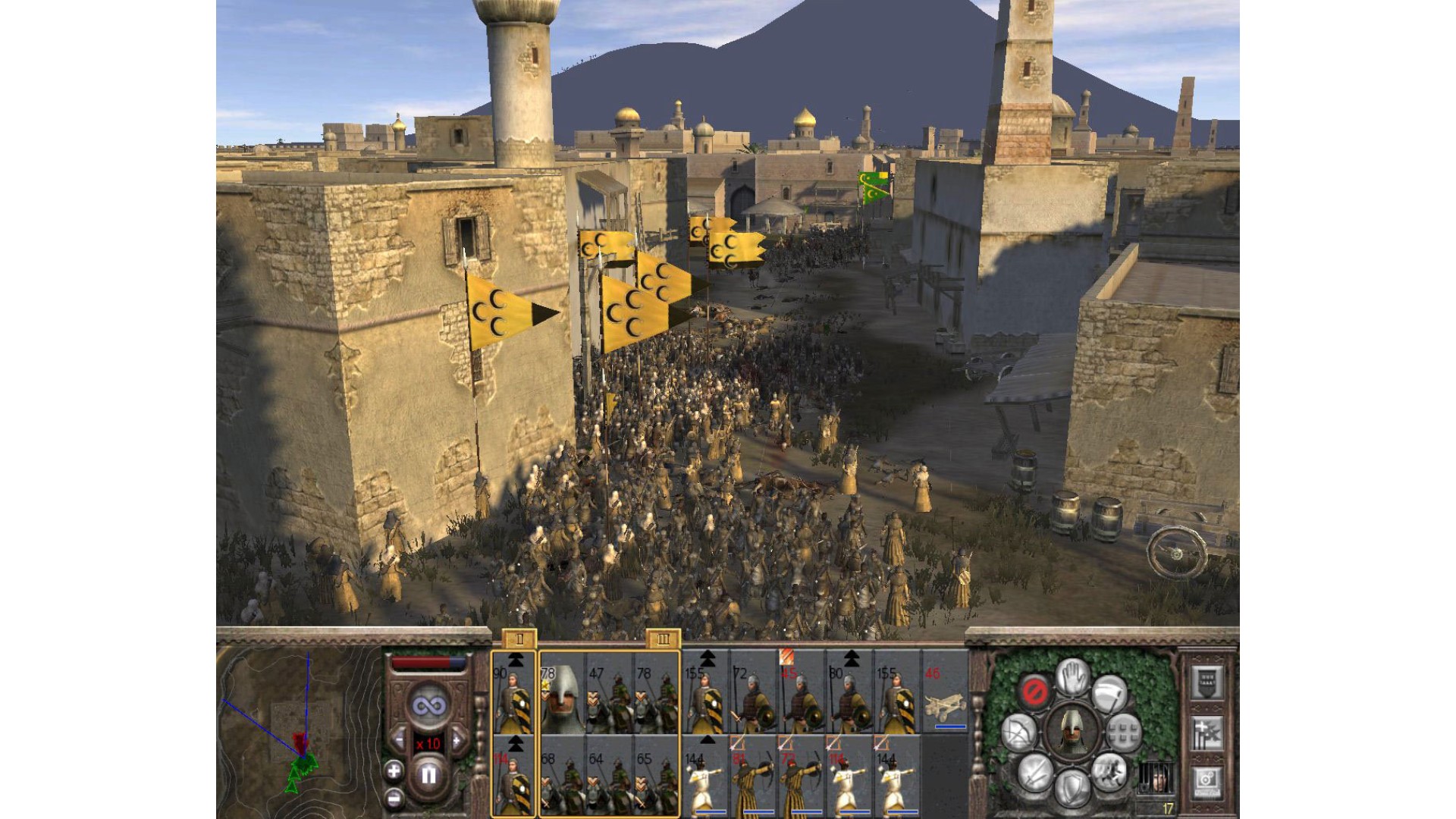Viewport: 1456px width, 819px height.
Task: Zoom out the minimap with minus button
Action: [x=394, y=798]
